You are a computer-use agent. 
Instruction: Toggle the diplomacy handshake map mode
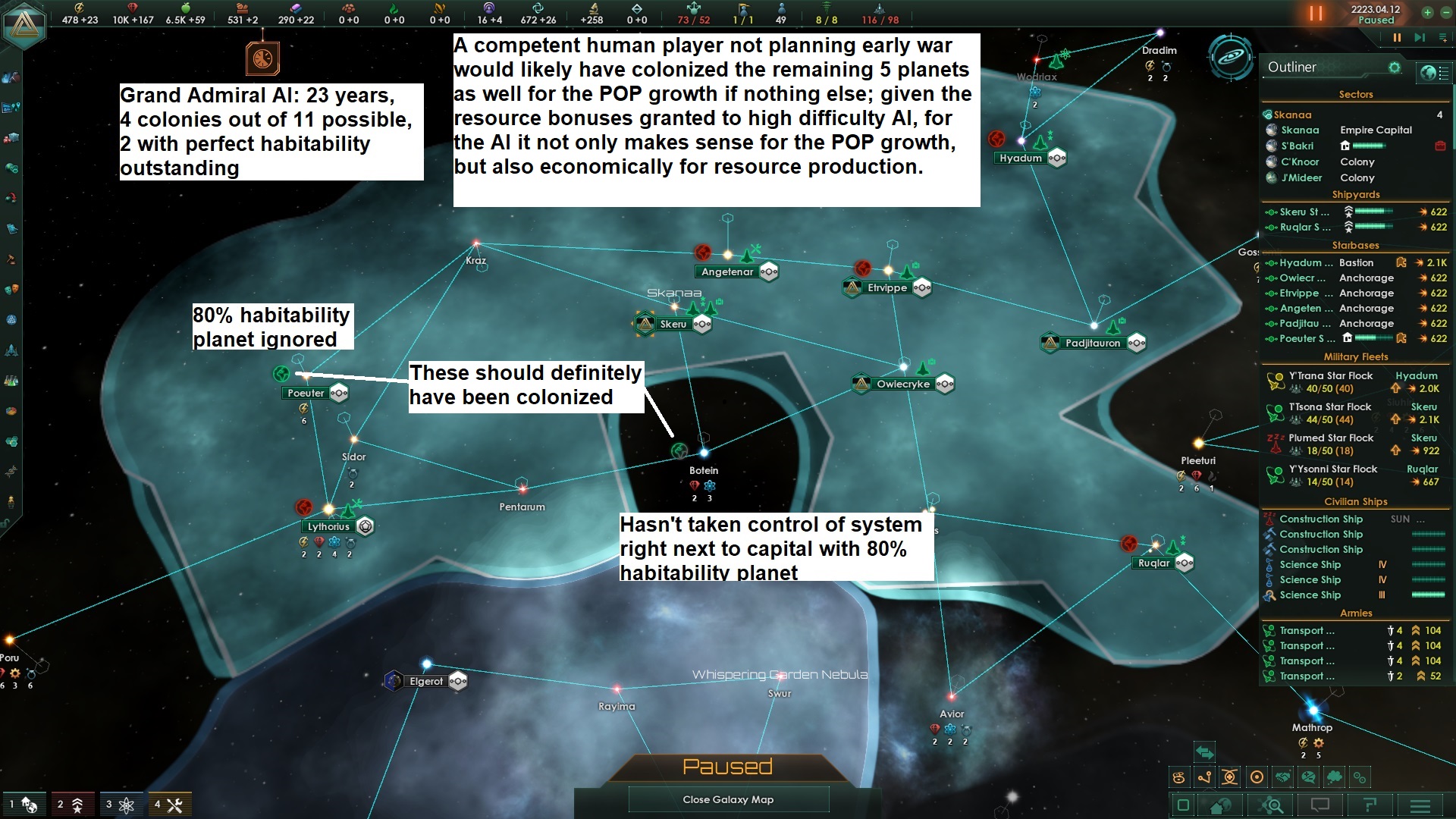tap(1282, 777)
